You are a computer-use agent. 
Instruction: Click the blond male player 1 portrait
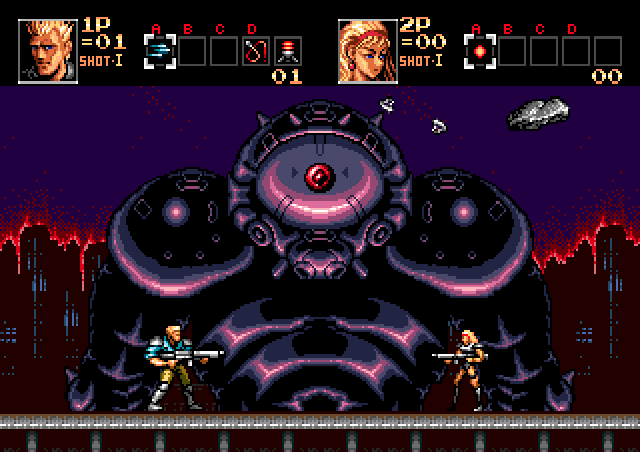pyautogui.click(x=47, y=49)
